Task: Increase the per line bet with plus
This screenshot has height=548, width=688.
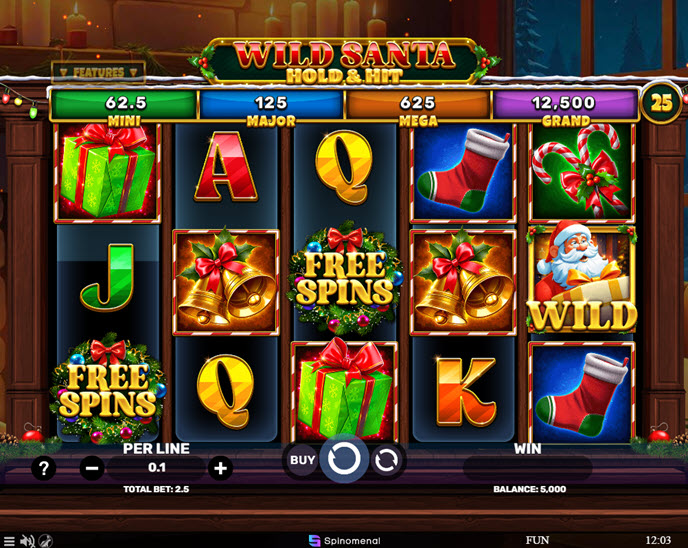Action: point(221,467)
